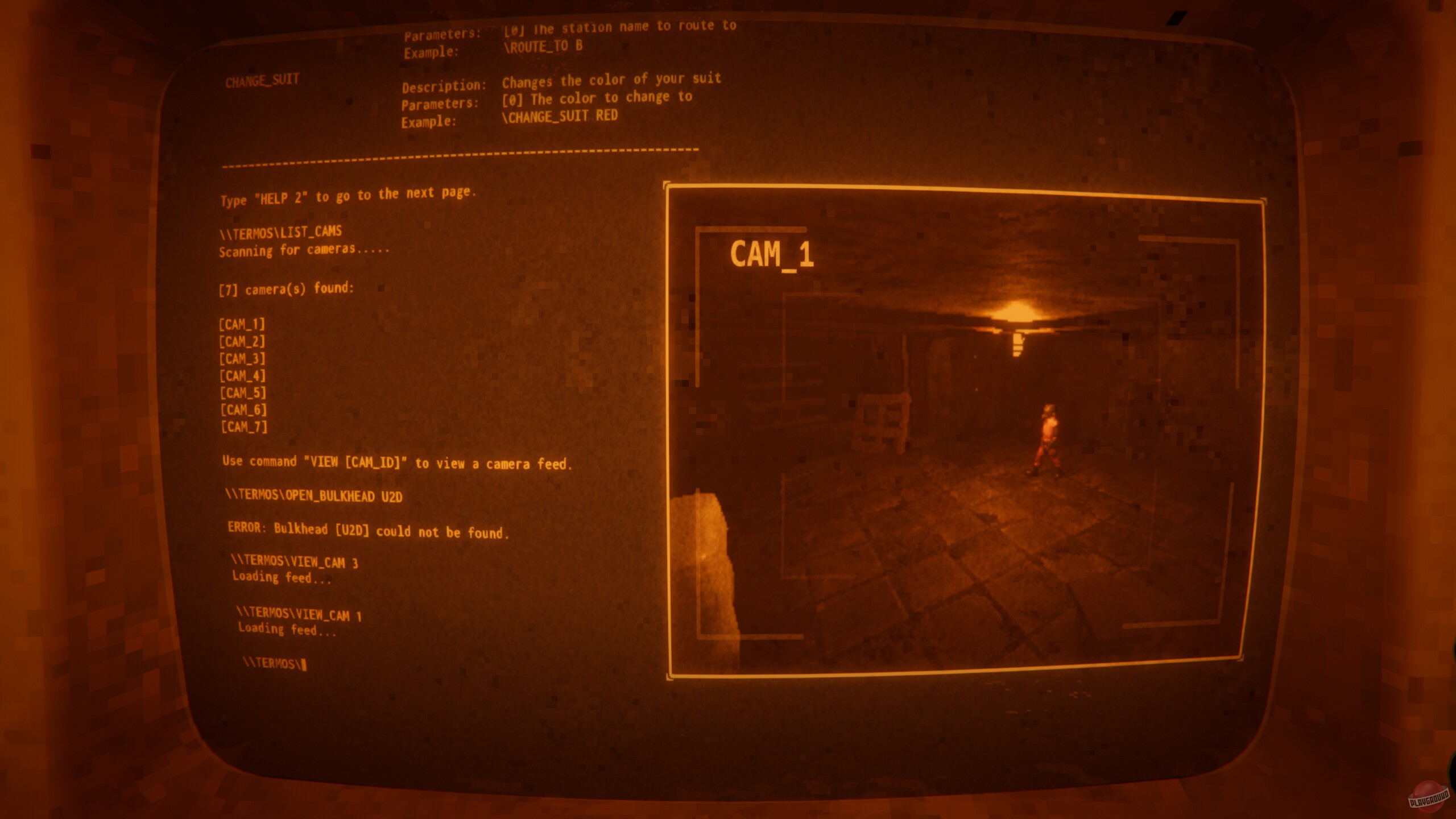Select the [CAM_5] entry in camera list

click(243, 392)
